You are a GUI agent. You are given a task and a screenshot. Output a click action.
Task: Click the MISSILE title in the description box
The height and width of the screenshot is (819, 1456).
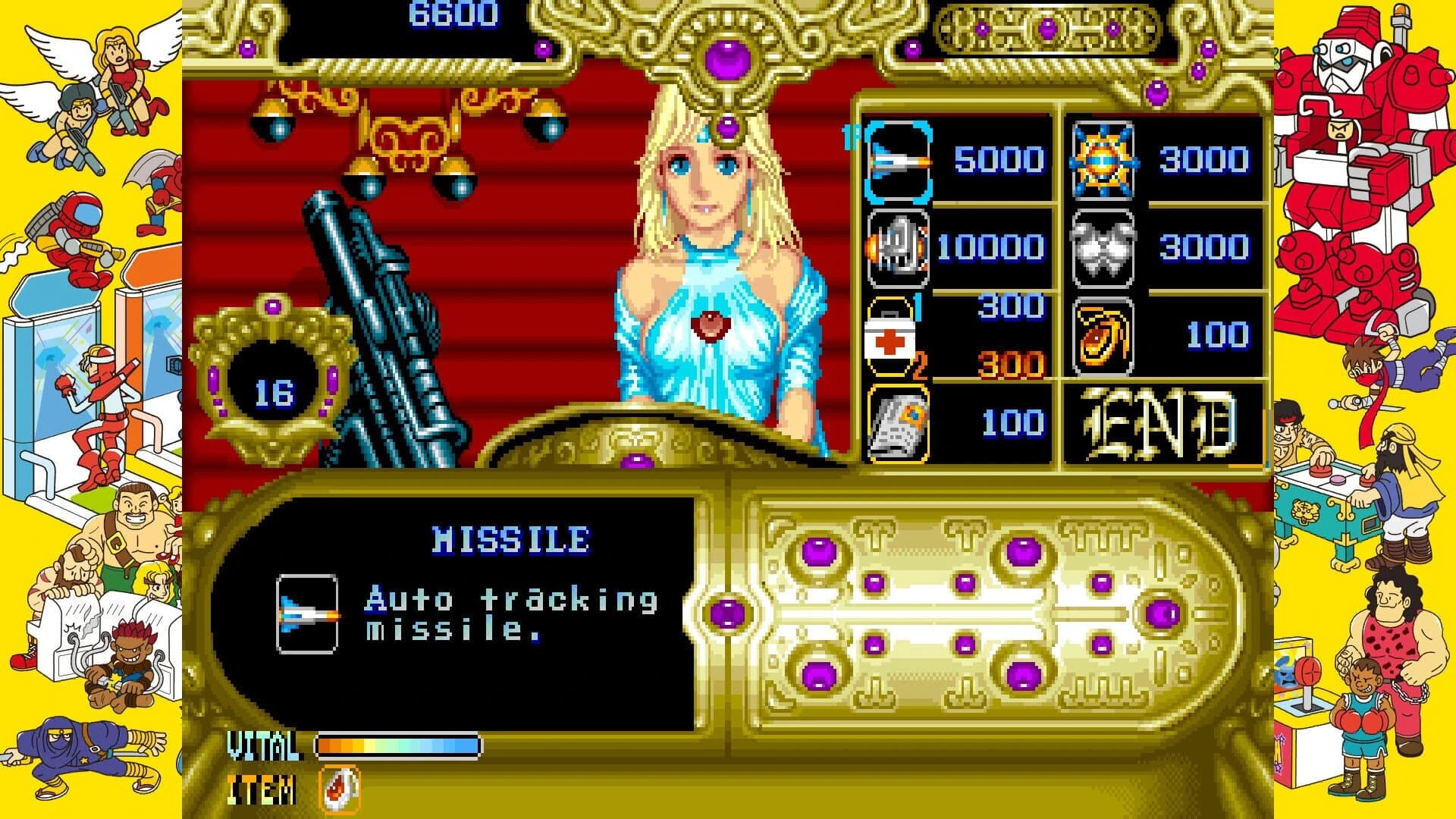click(x=510, y=539)
